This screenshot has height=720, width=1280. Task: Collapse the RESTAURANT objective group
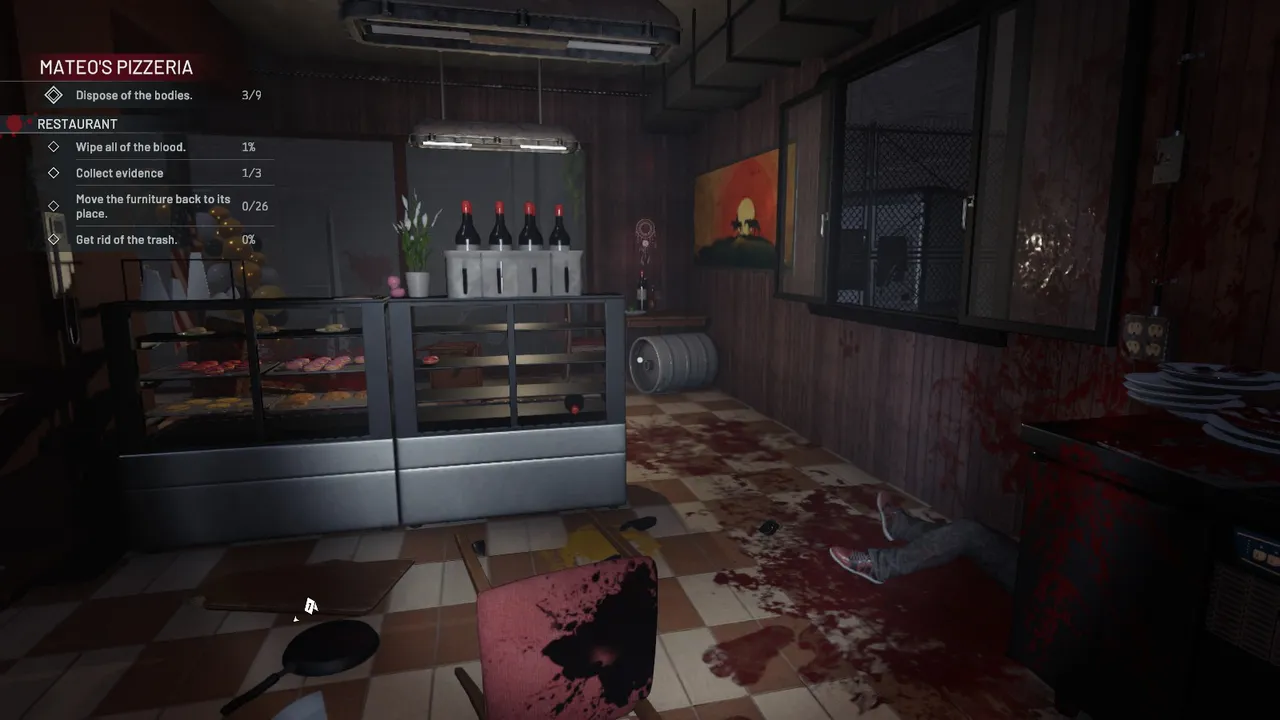[77, 123]
